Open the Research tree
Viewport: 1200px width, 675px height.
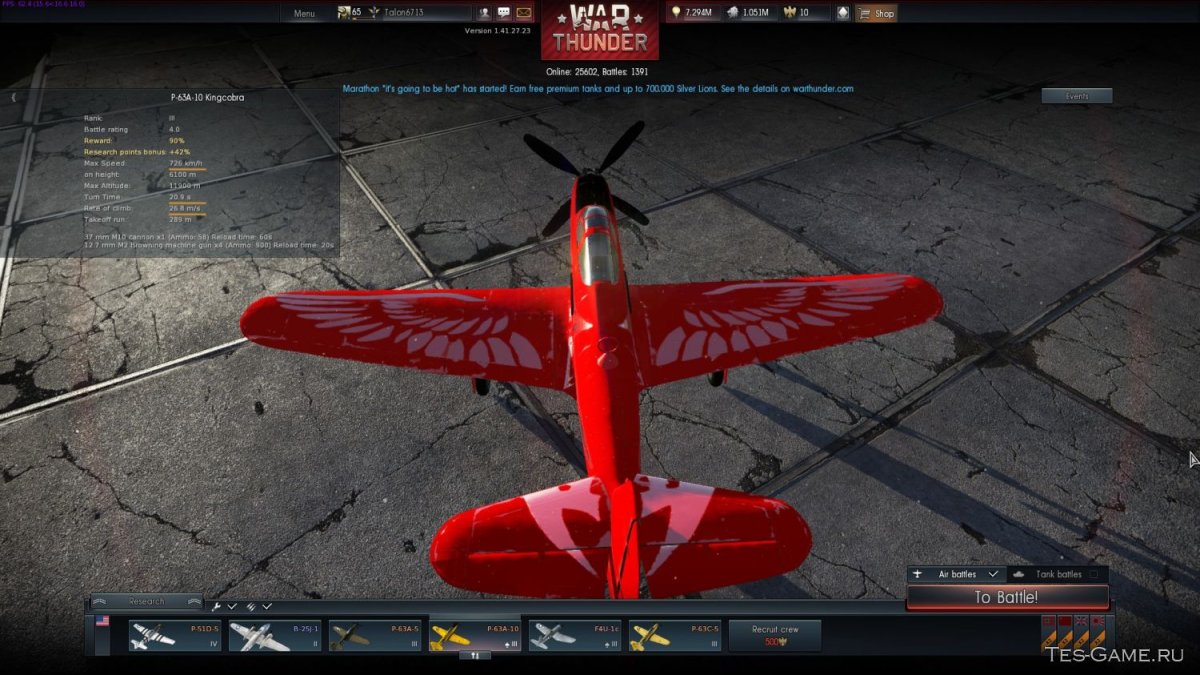point(146,602)
